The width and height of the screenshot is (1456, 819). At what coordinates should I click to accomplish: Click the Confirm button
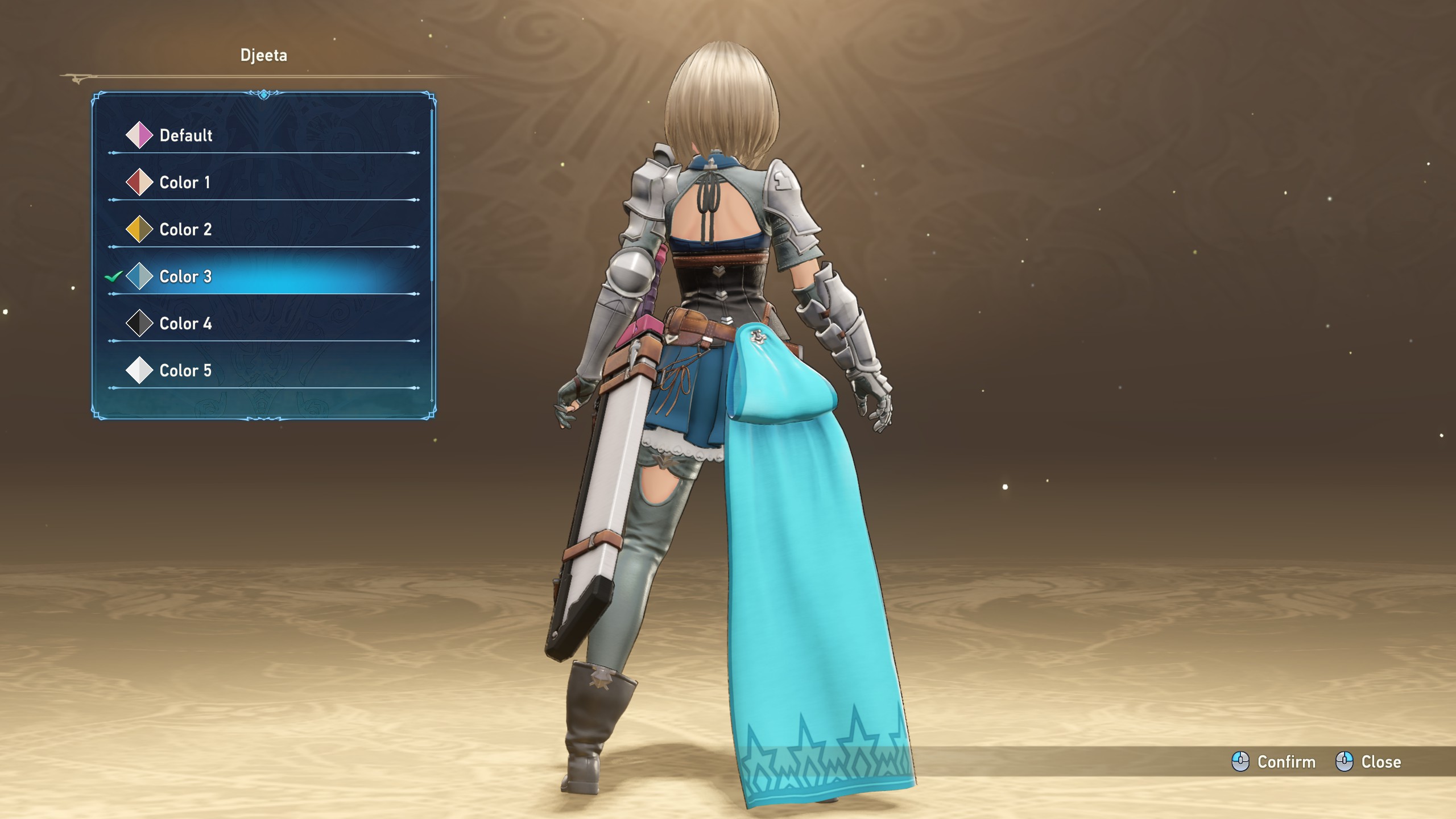pos(1274,762)
